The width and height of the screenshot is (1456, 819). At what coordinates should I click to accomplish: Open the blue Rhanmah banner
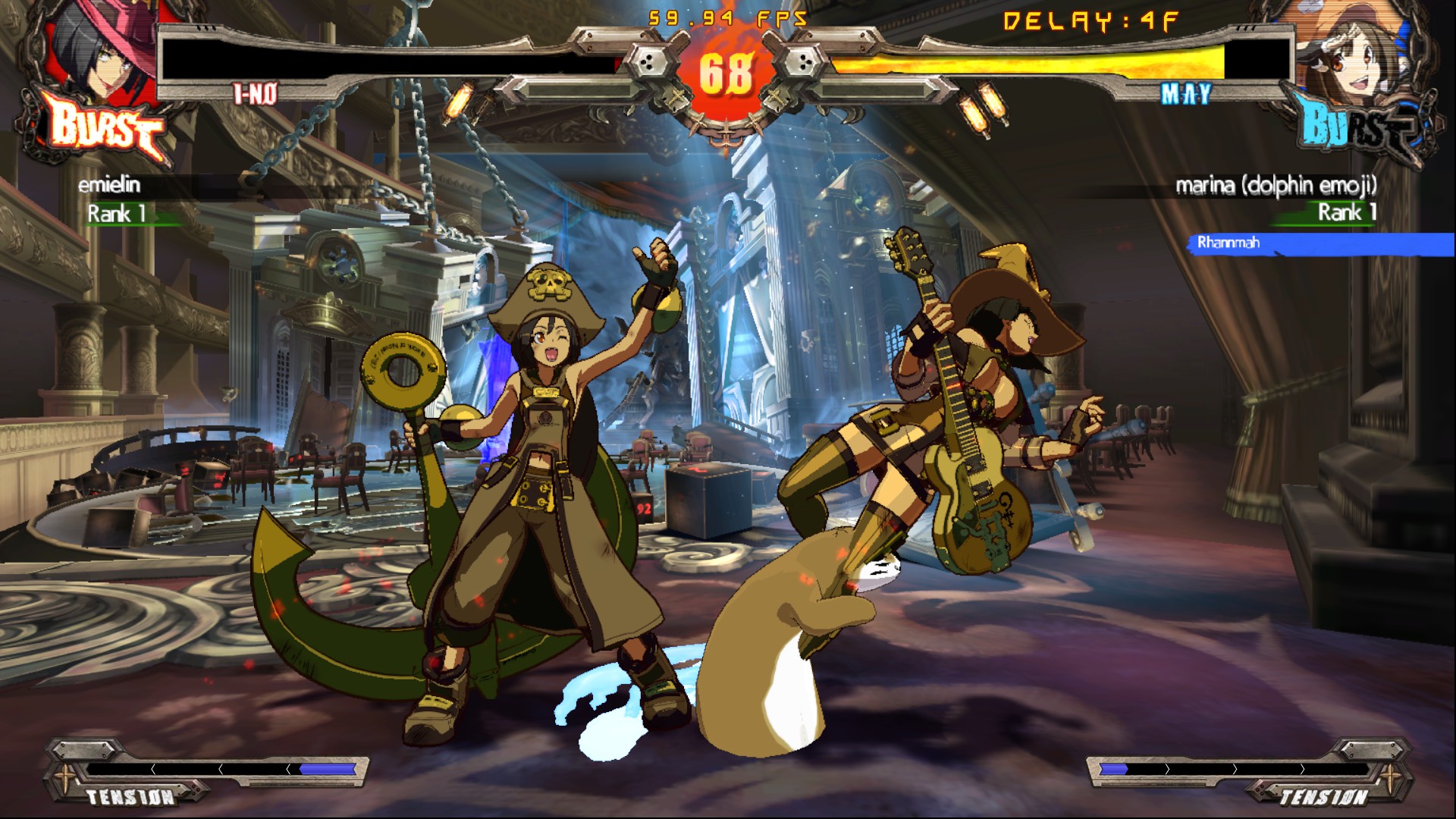click(1319, 243)
